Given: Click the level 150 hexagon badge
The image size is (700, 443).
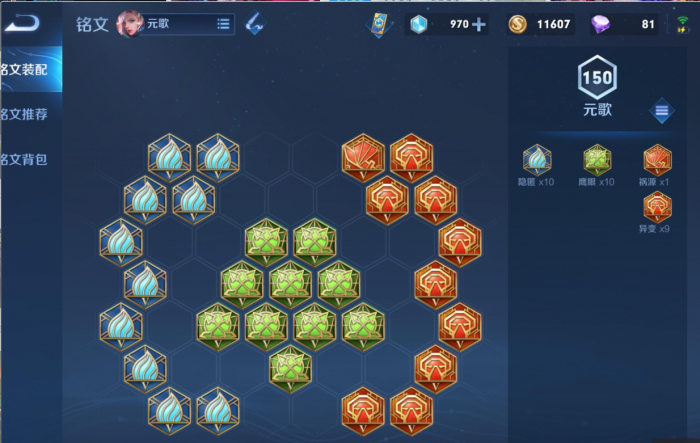Looking at the screenshot, I should [597, 76].
